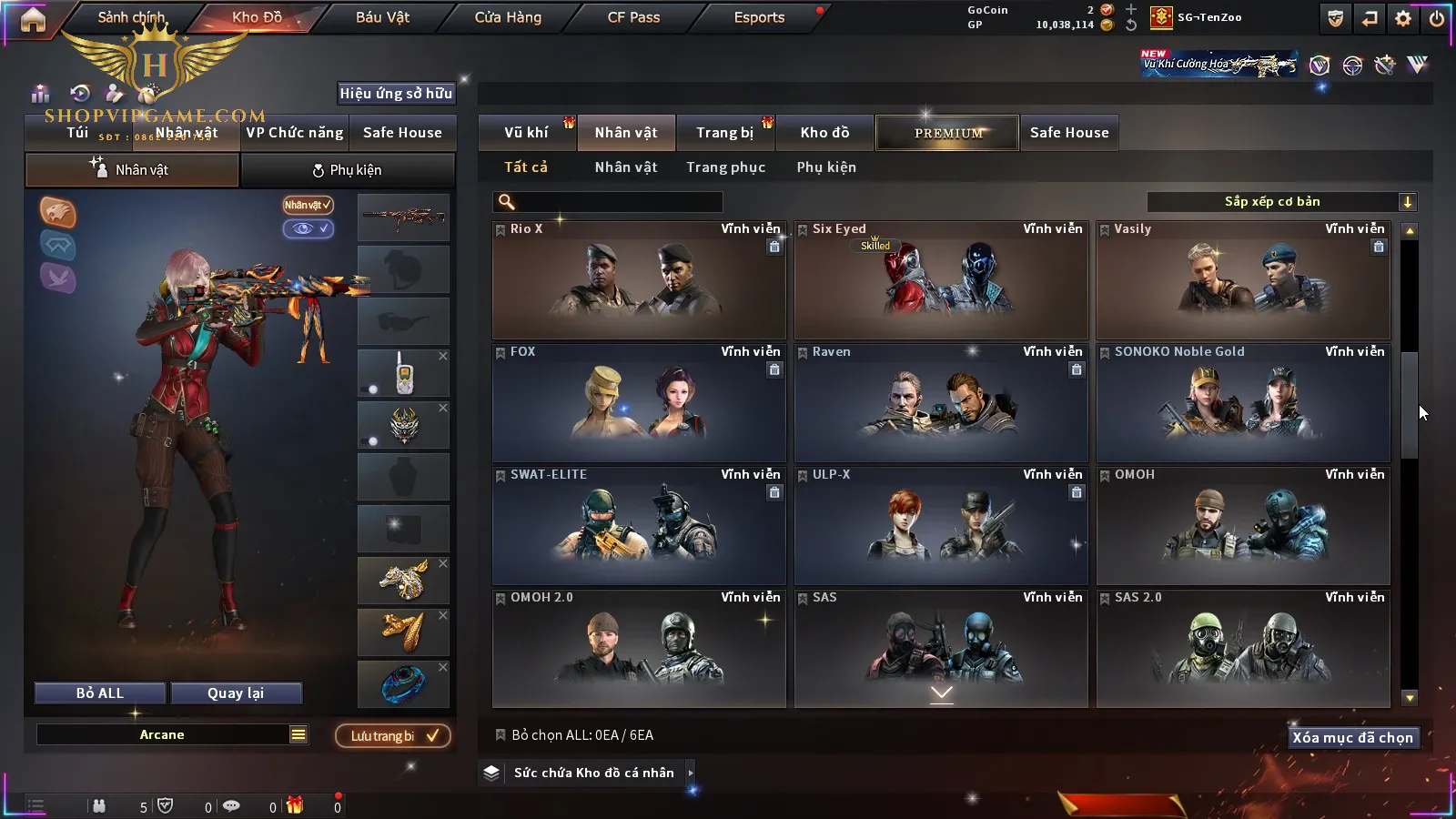Pick the SWAT-ELITE character tile

(638, 526)
